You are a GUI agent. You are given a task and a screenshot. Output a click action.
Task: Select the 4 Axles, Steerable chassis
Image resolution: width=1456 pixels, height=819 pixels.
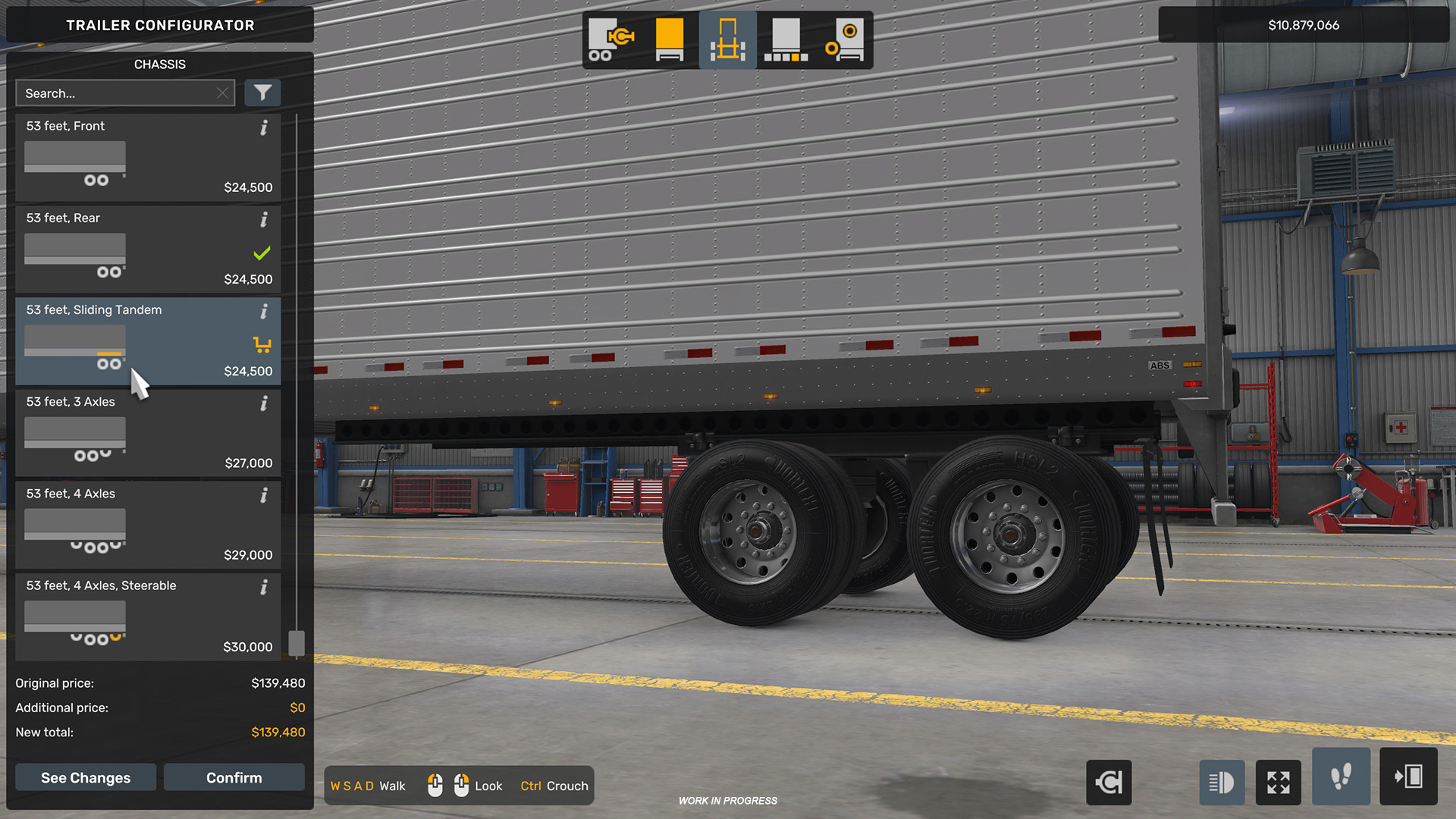point(148,617)
